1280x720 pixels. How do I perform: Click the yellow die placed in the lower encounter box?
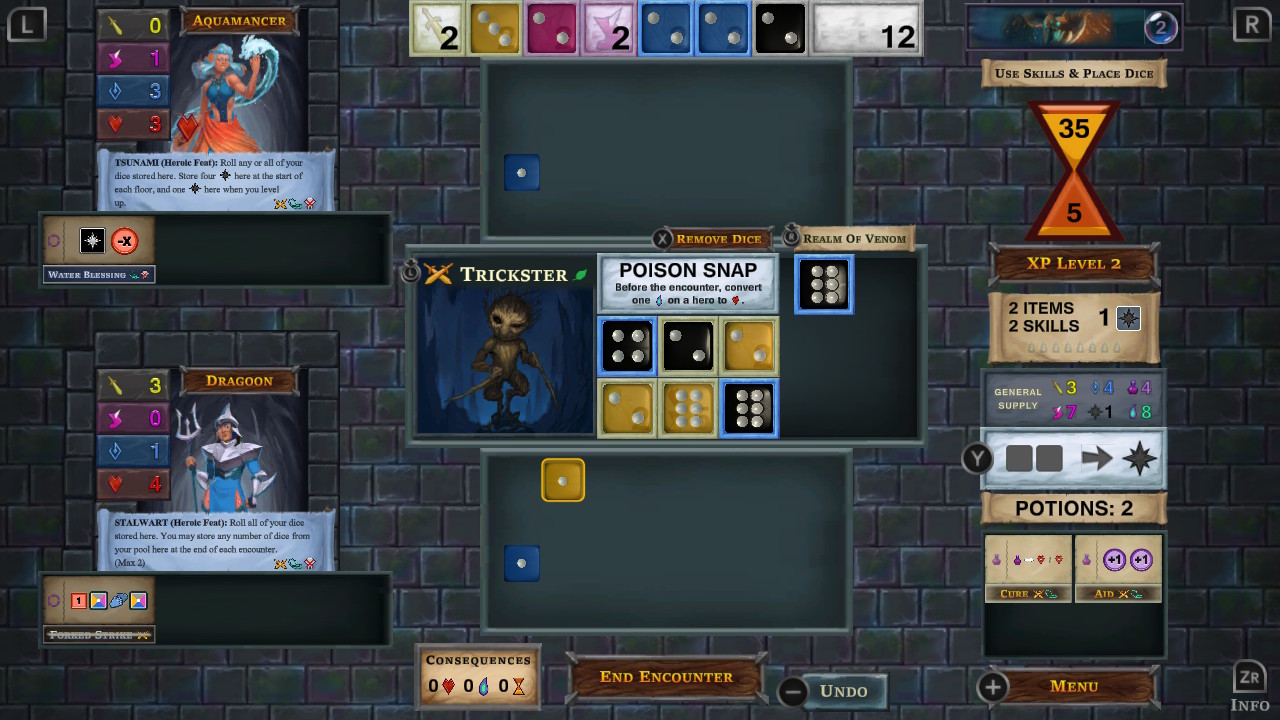click(x=563, y=480)
